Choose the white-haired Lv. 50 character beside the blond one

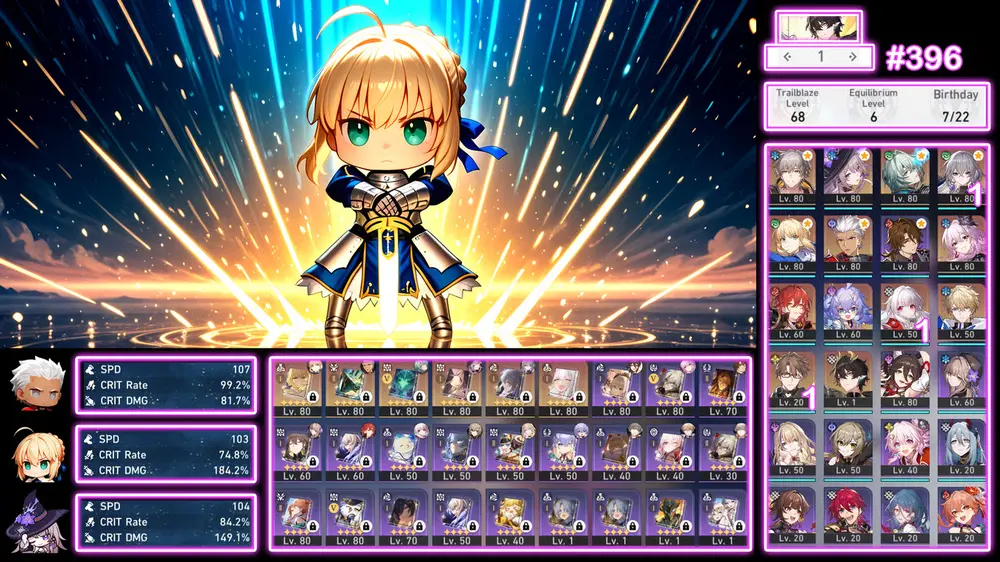click(908, 311)
